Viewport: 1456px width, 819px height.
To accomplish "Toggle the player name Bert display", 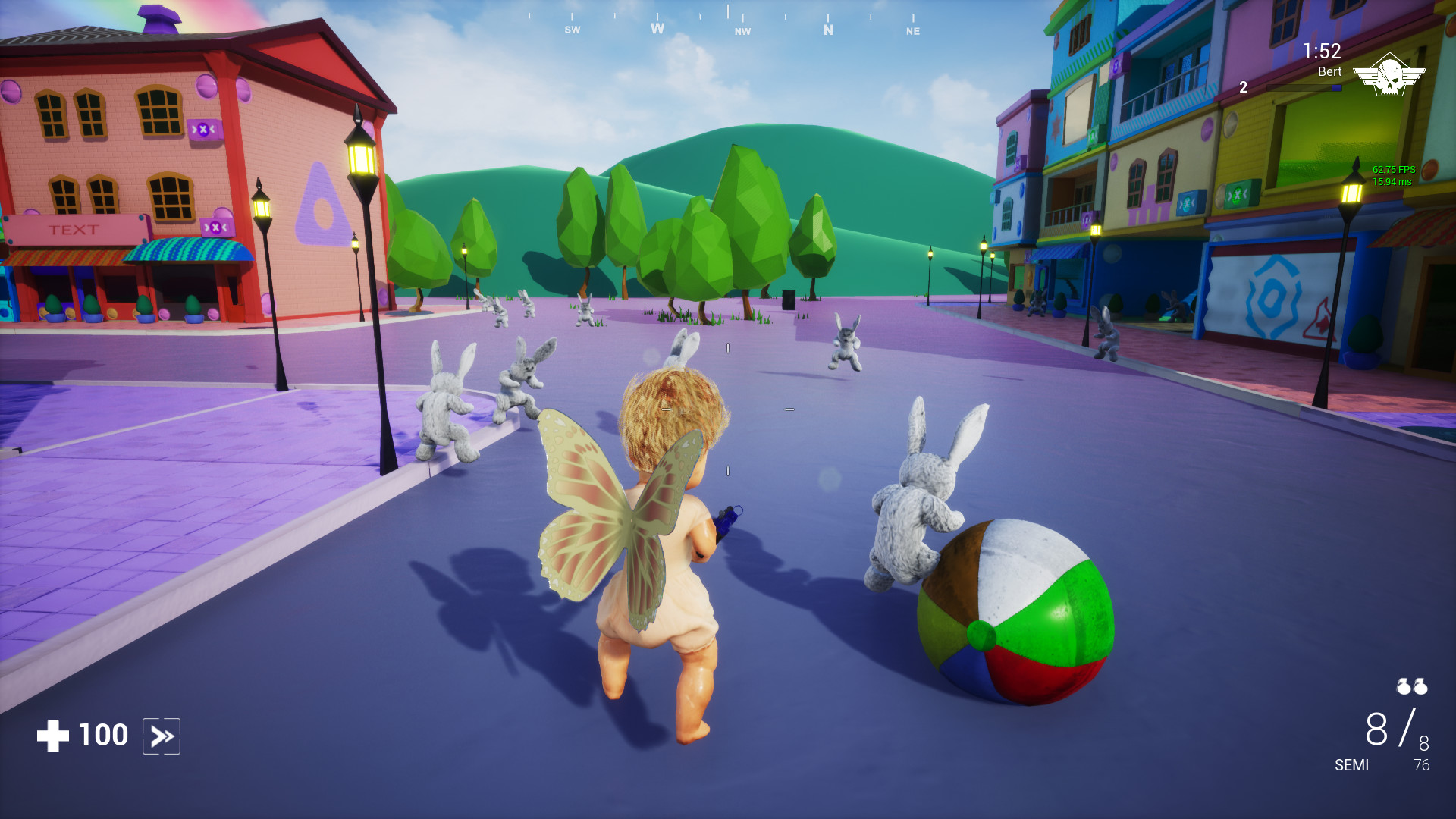I will tap(1329, 72).
